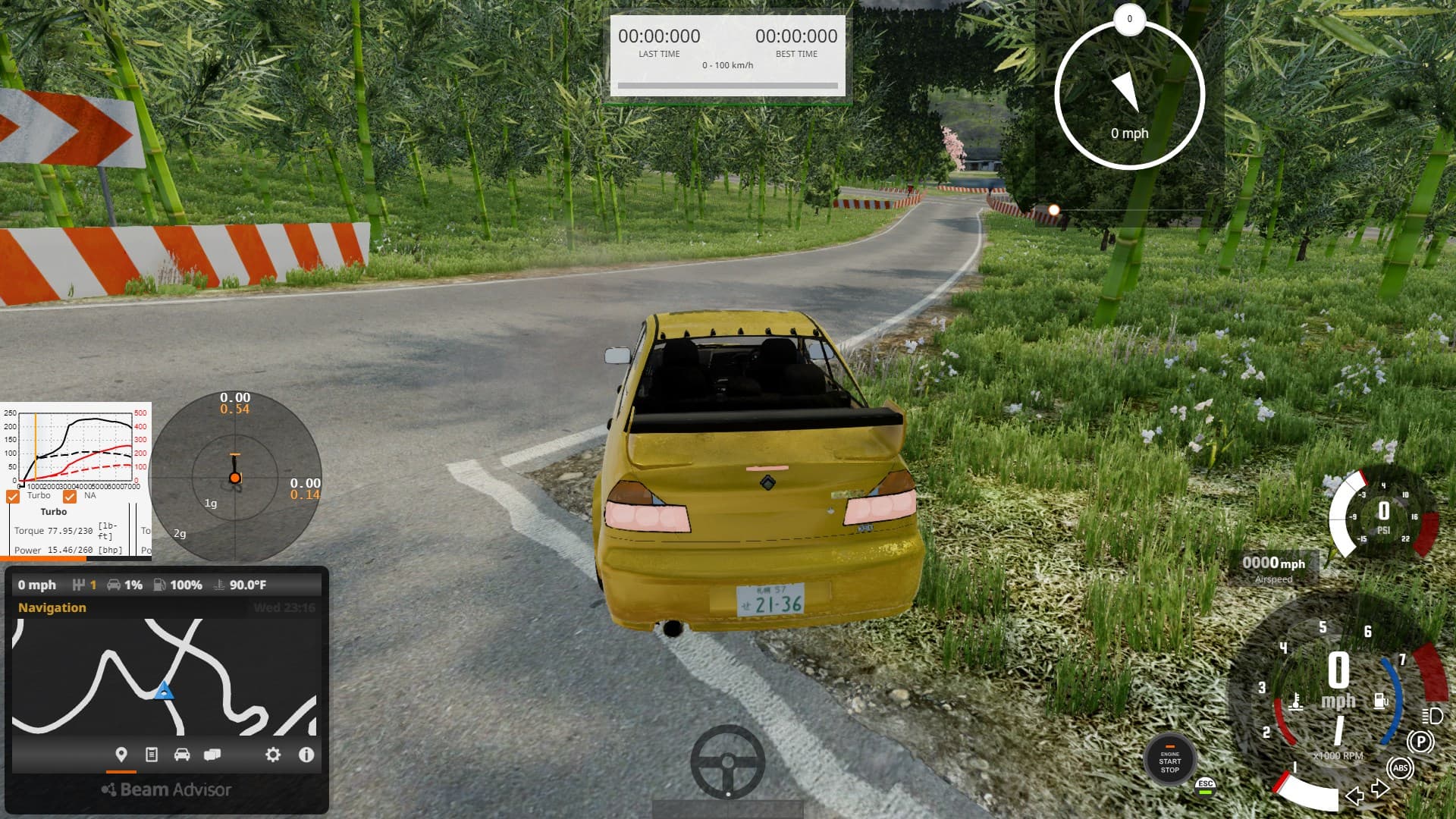Toggle the ESC stability control button
This screenshot has height=819, width=1456.
[x=1205, y=786]
